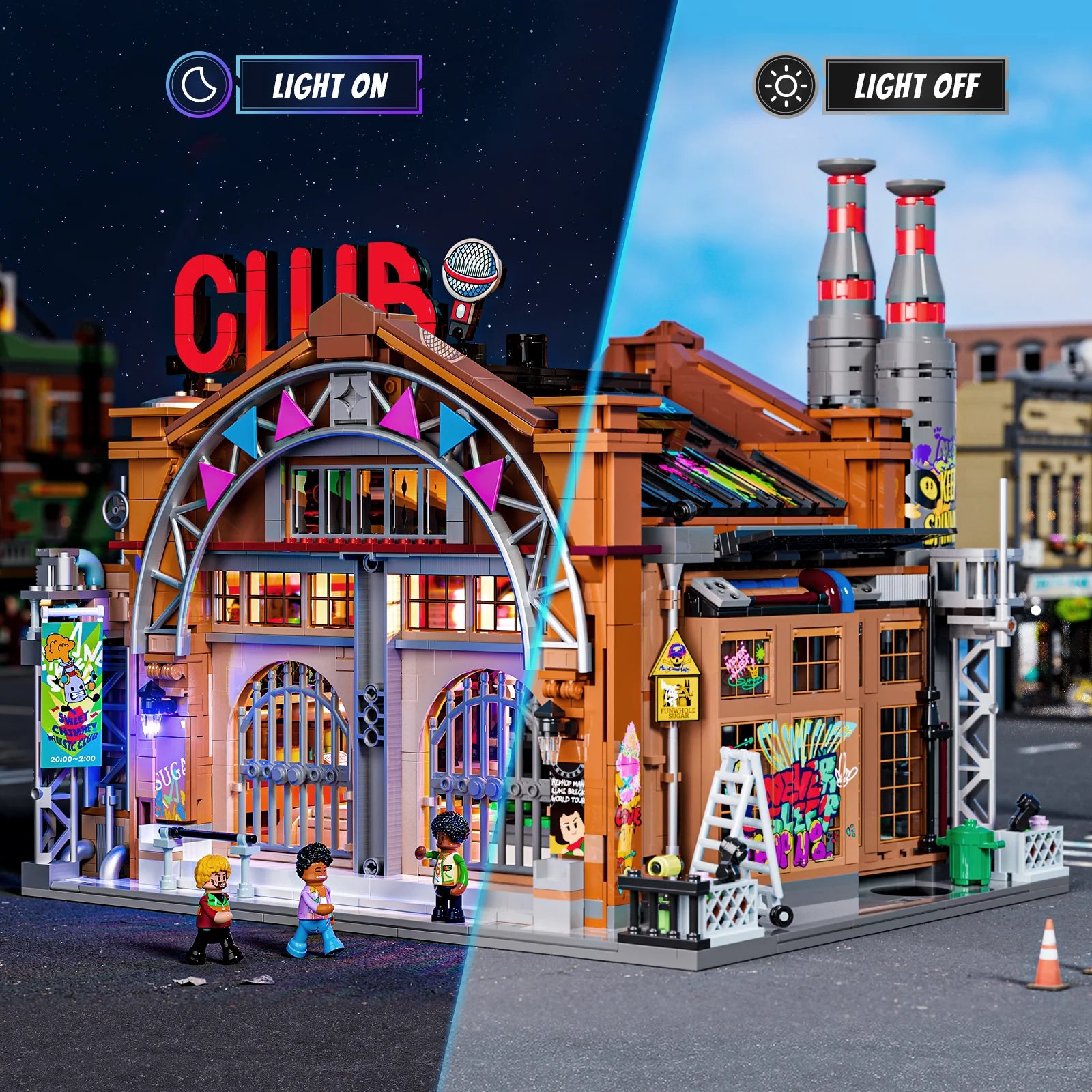Choose the LIGHT OFF label

(x=915, y=85)
